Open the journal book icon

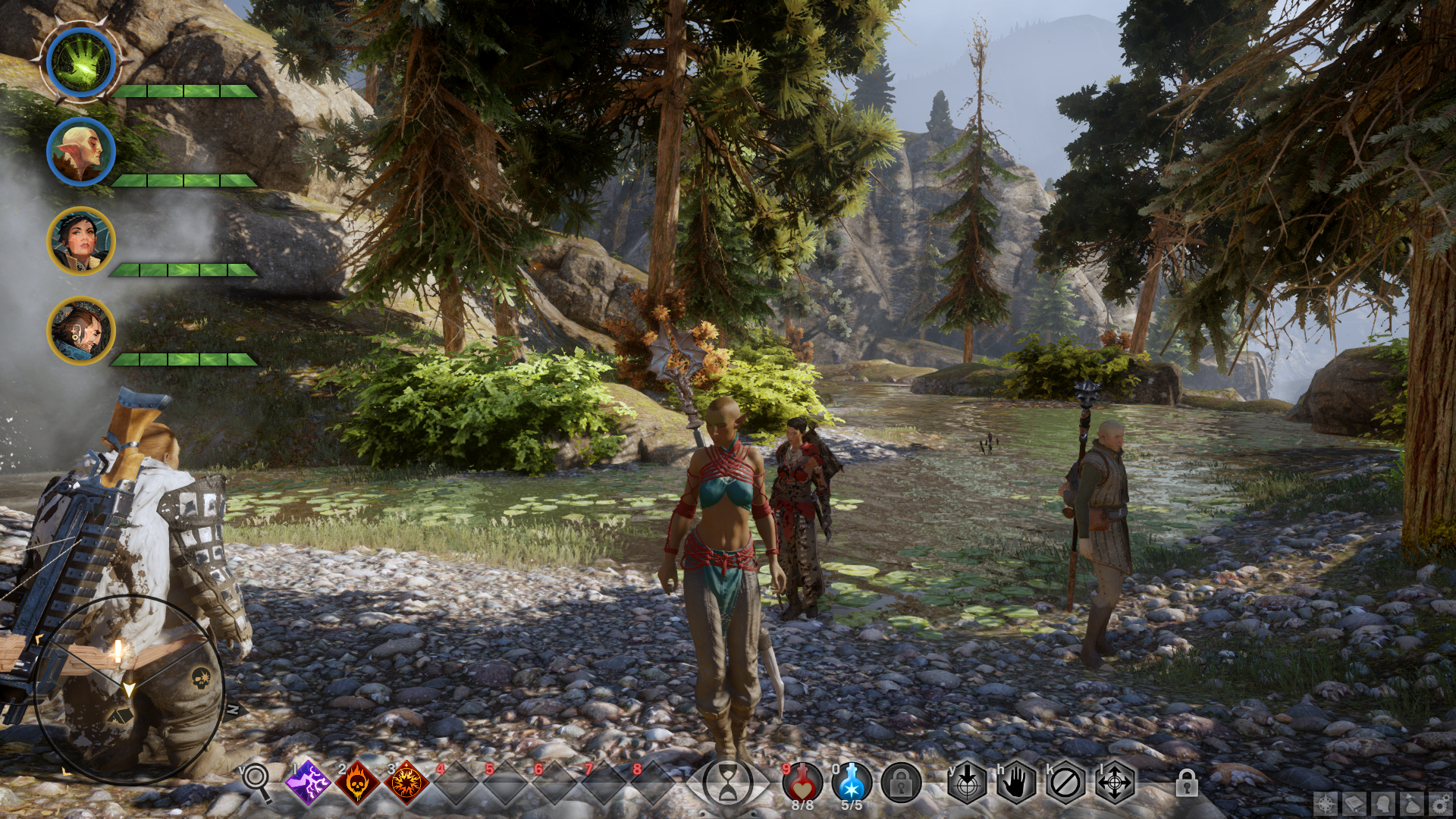[1354, 803]
